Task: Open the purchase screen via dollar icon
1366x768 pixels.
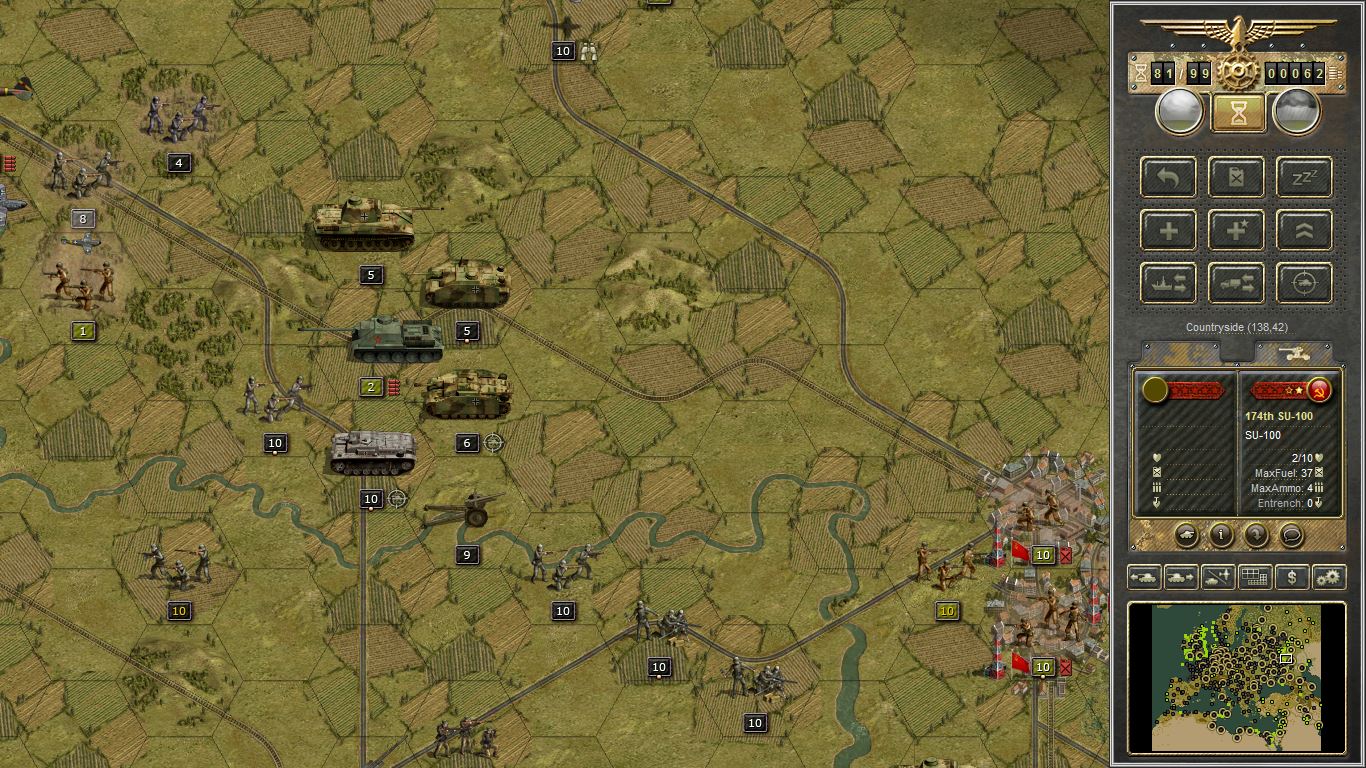Action: (1294, 577)
